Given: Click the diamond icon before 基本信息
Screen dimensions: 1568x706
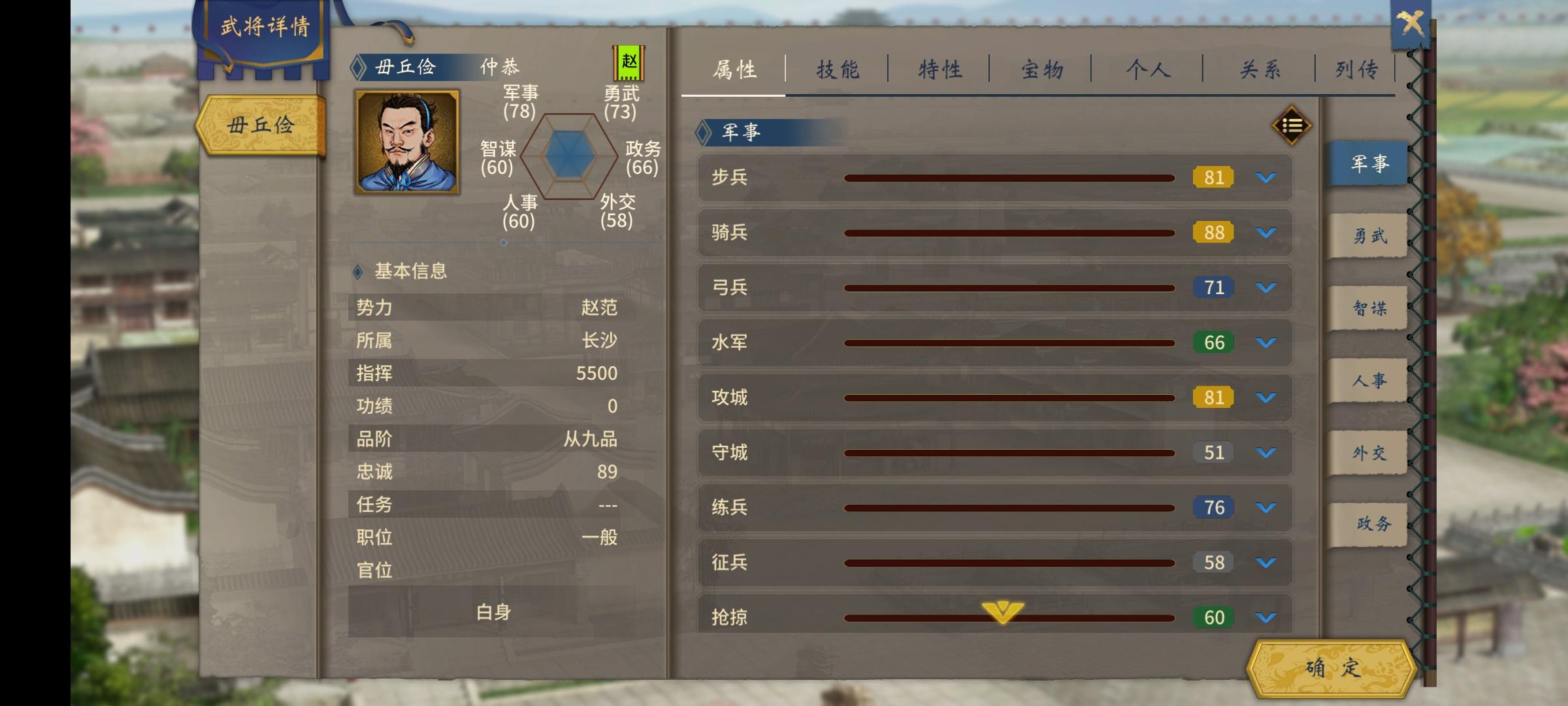Looking at the screenshot, I should 357,273.
